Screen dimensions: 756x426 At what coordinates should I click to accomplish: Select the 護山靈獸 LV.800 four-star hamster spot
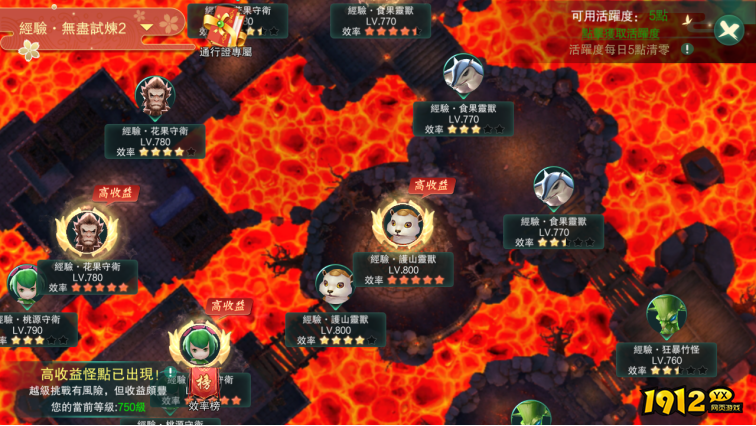pos(335,285)
